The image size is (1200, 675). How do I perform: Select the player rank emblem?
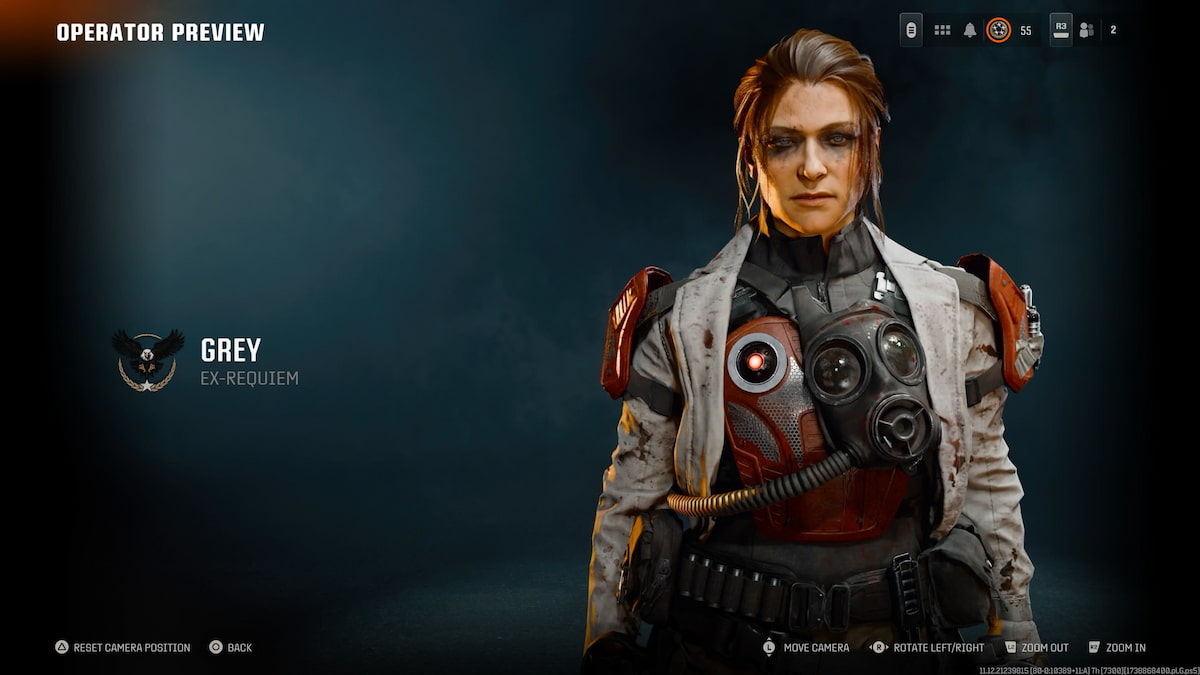(x=998, y=30)
